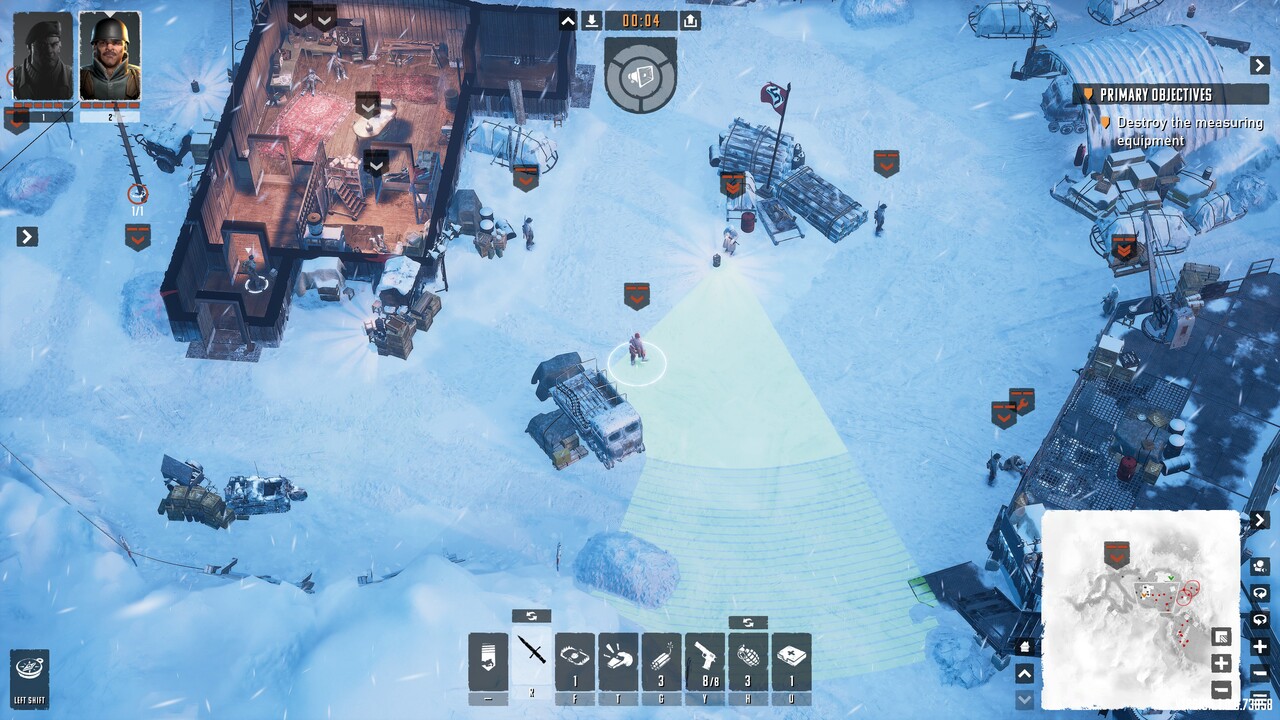Use the first aid kit slot
This screenshot has width=1280, height=720.
tap(791, 660)
